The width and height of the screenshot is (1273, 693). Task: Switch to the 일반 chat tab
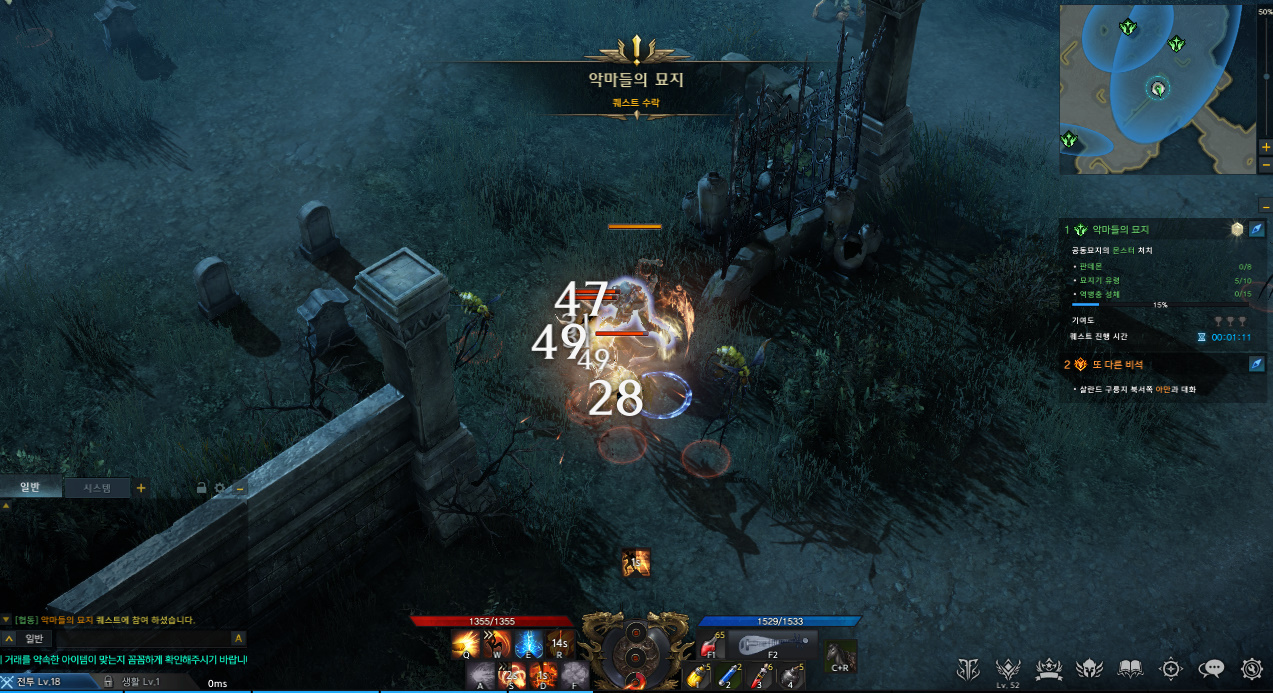30,488
